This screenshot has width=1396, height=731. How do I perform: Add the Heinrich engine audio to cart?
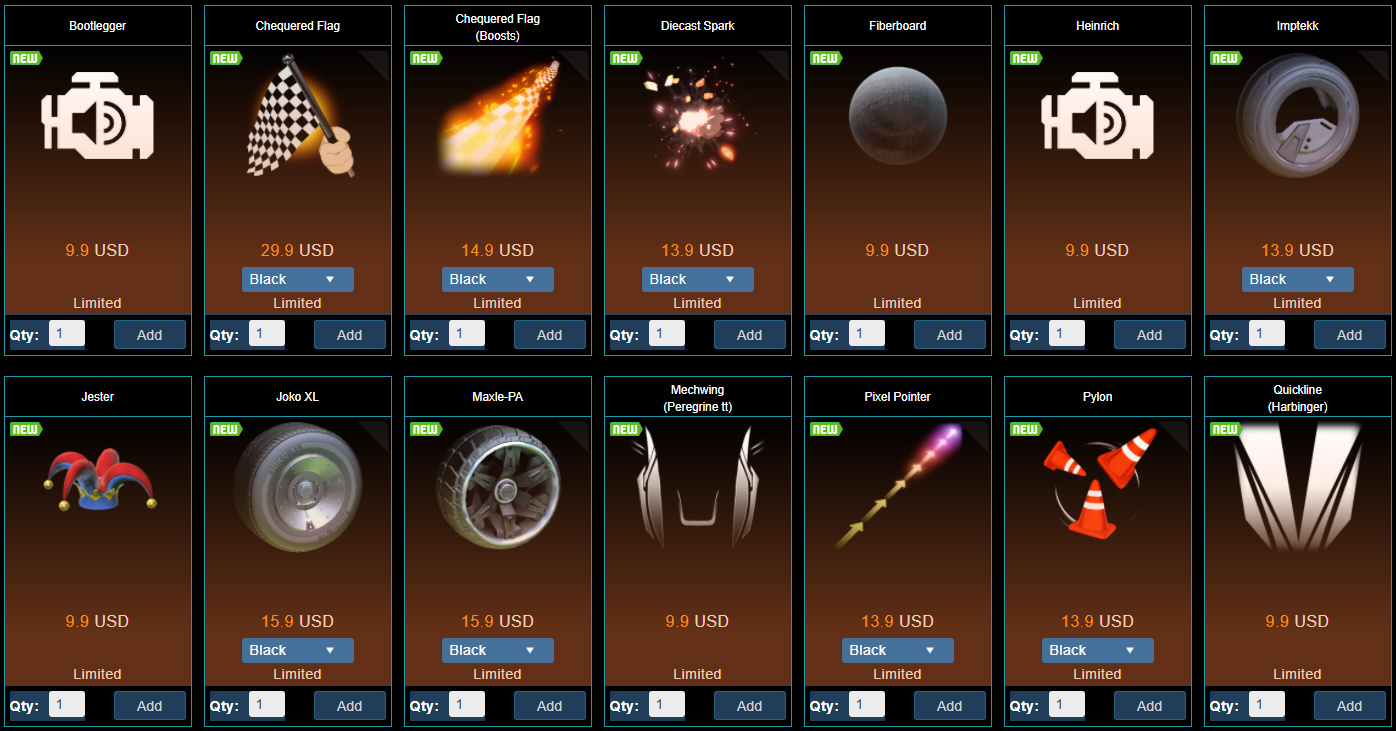pyautogui.click(x=1149, y=335)
